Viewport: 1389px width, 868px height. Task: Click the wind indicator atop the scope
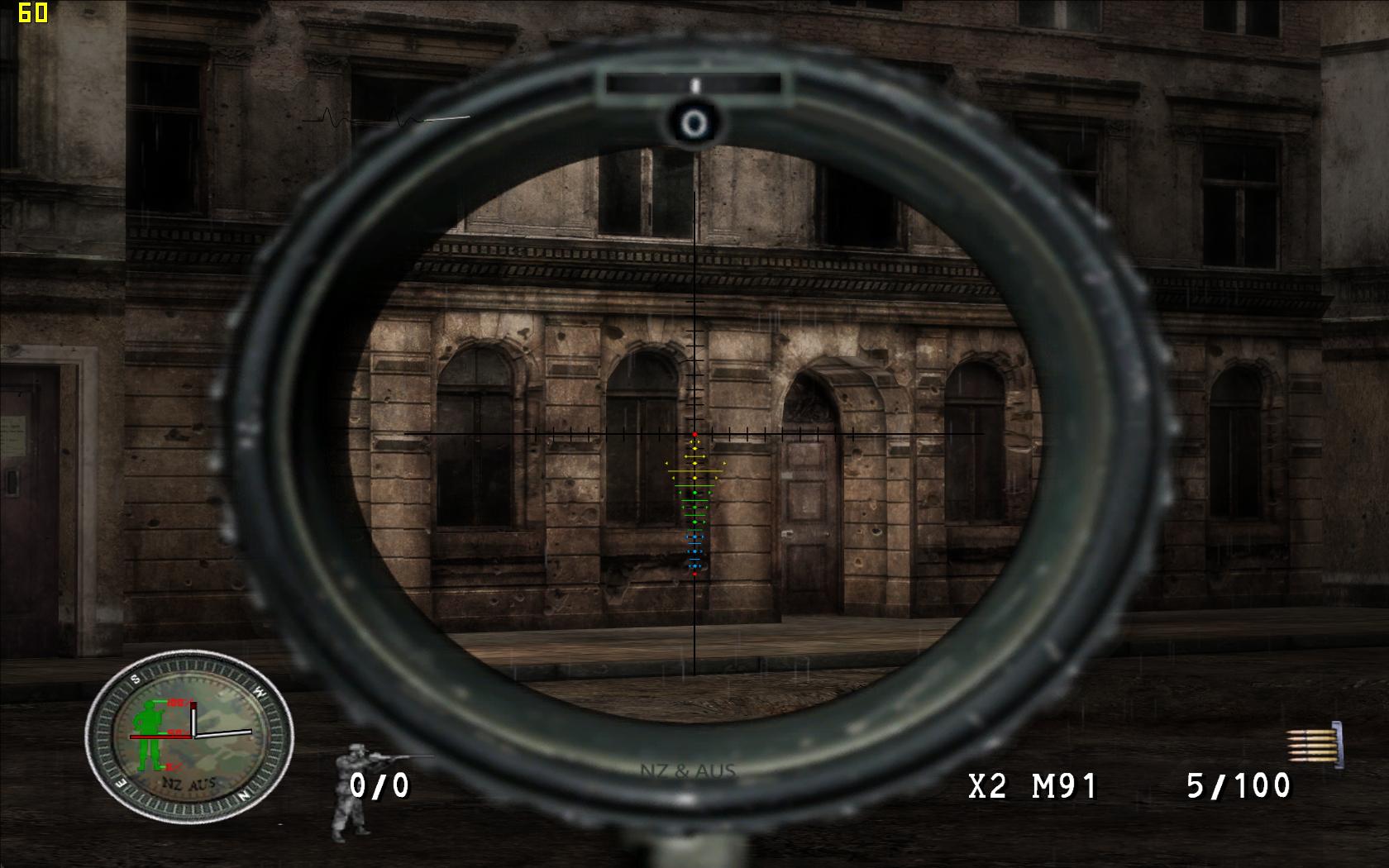click(694, 84)
